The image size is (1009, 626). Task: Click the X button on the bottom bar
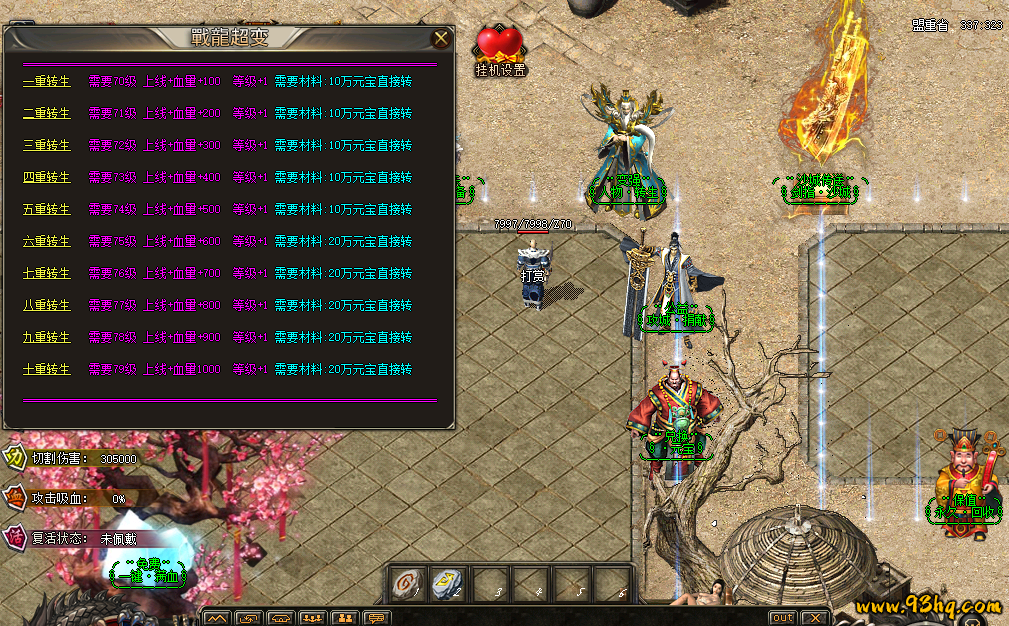[x=814, y=618]
